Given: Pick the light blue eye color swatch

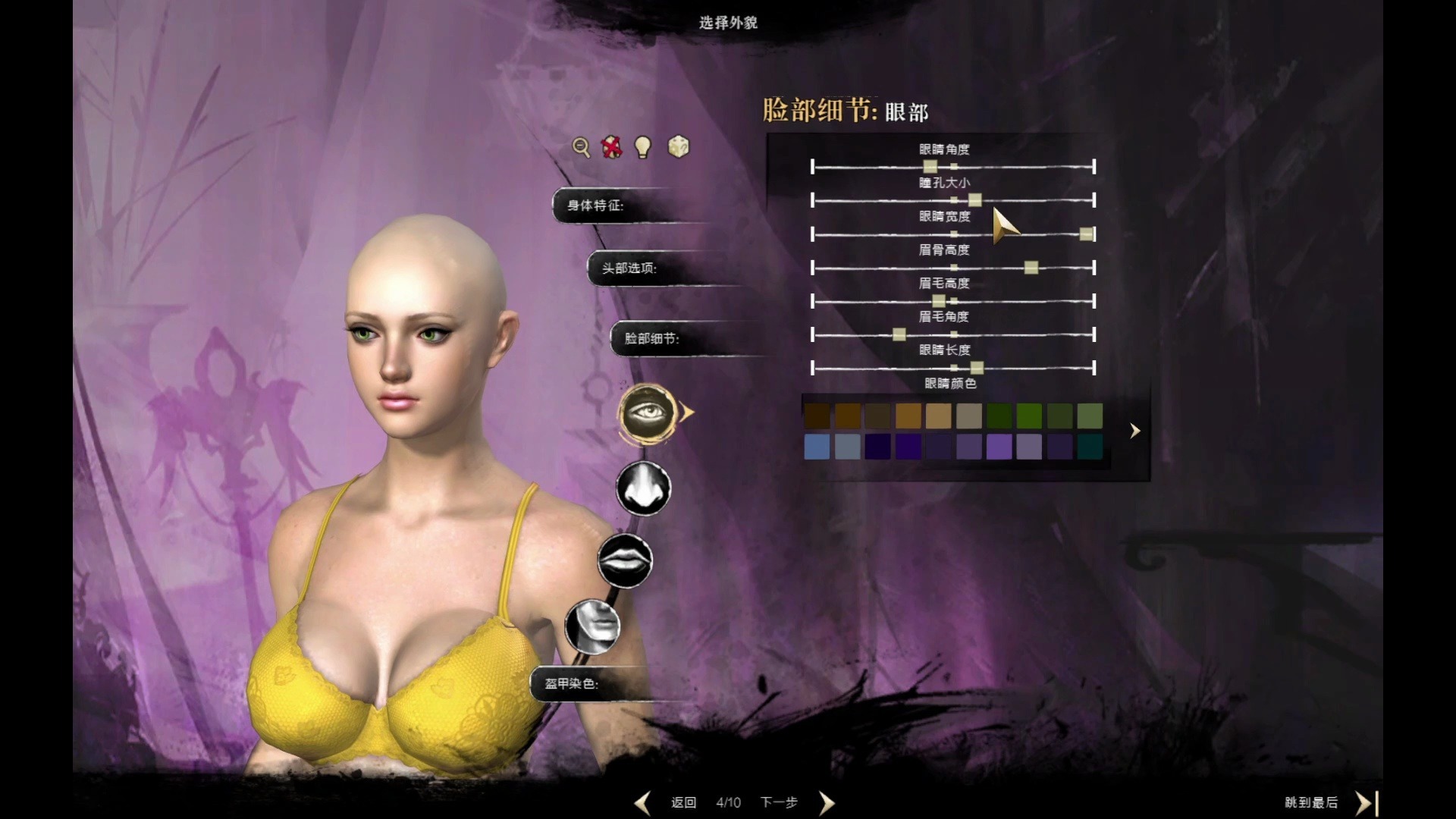Looking at the screenshot, I should [817, 447].
